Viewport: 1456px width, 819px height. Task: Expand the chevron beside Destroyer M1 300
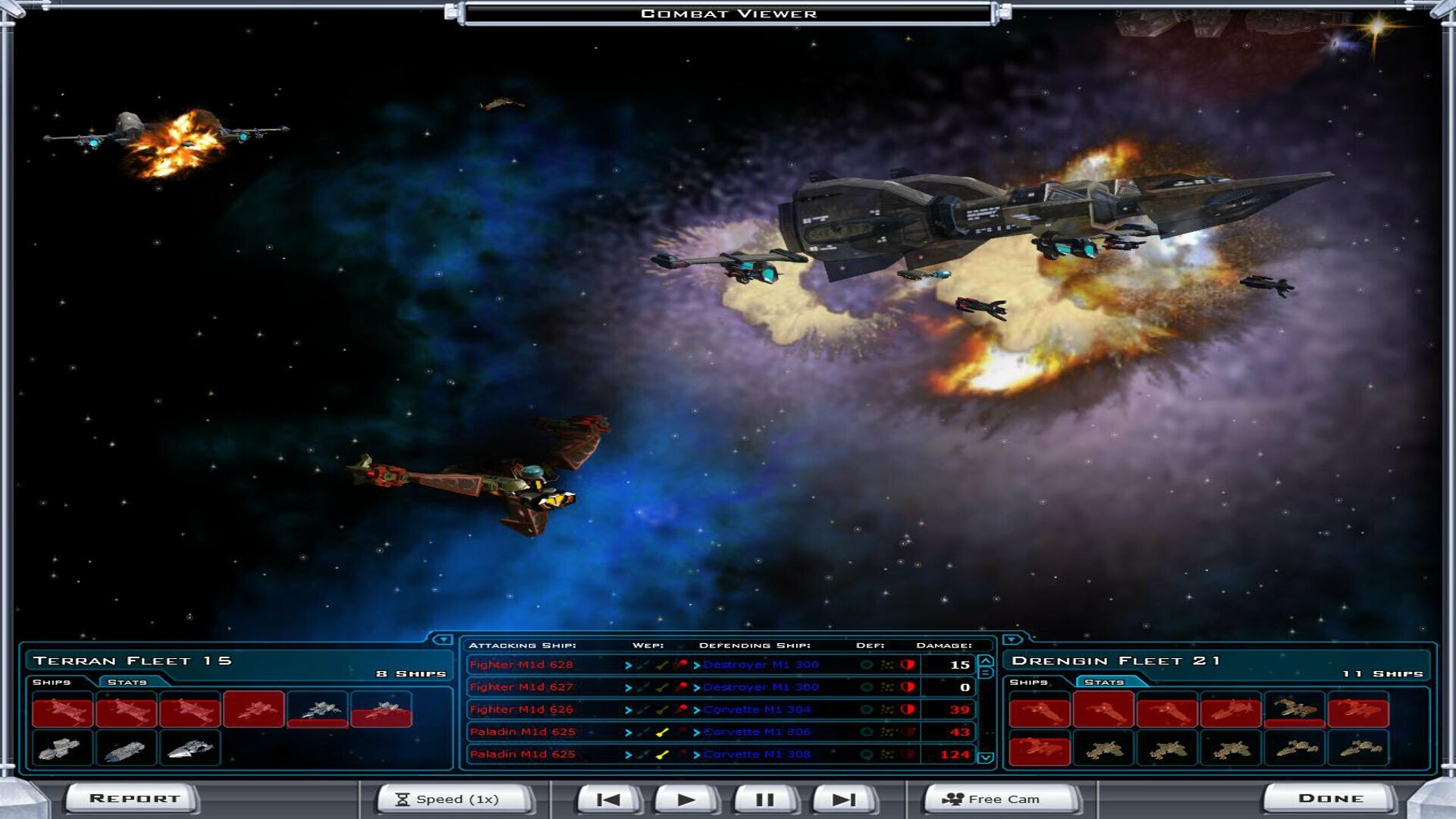click(696, 664)
